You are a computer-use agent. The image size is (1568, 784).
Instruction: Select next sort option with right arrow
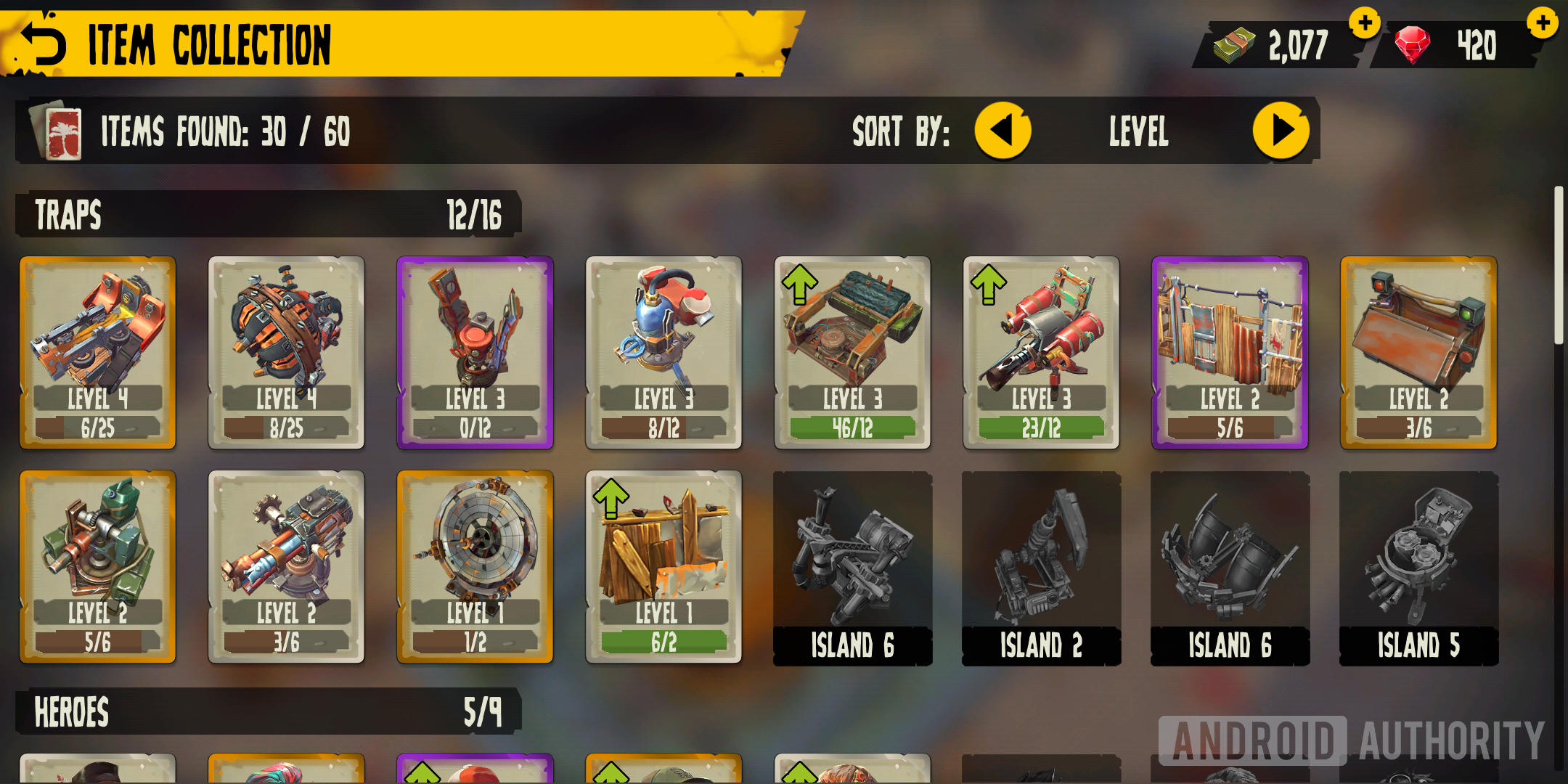[x=1281, y=131]
